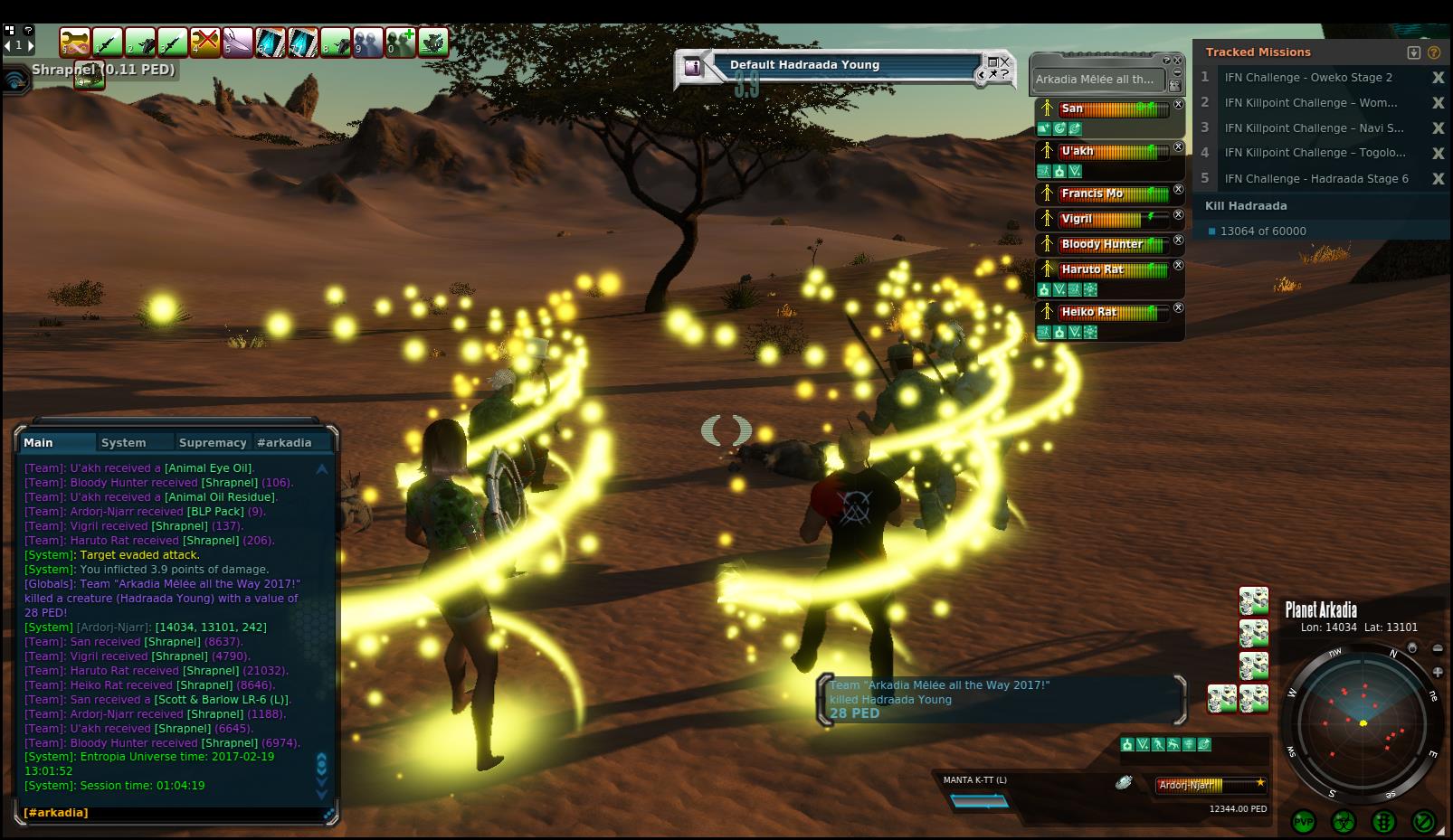
Task: Open the Supremacy chat tab
Action: [x=213, y=442]
